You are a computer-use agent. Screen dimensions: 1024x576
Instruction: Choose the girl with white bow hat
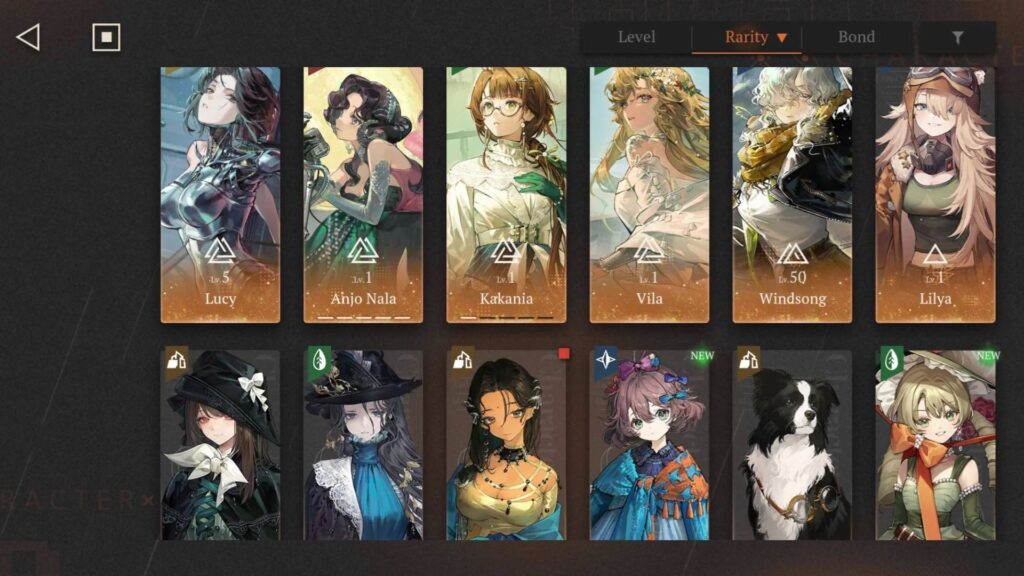(x=220, y=445)
